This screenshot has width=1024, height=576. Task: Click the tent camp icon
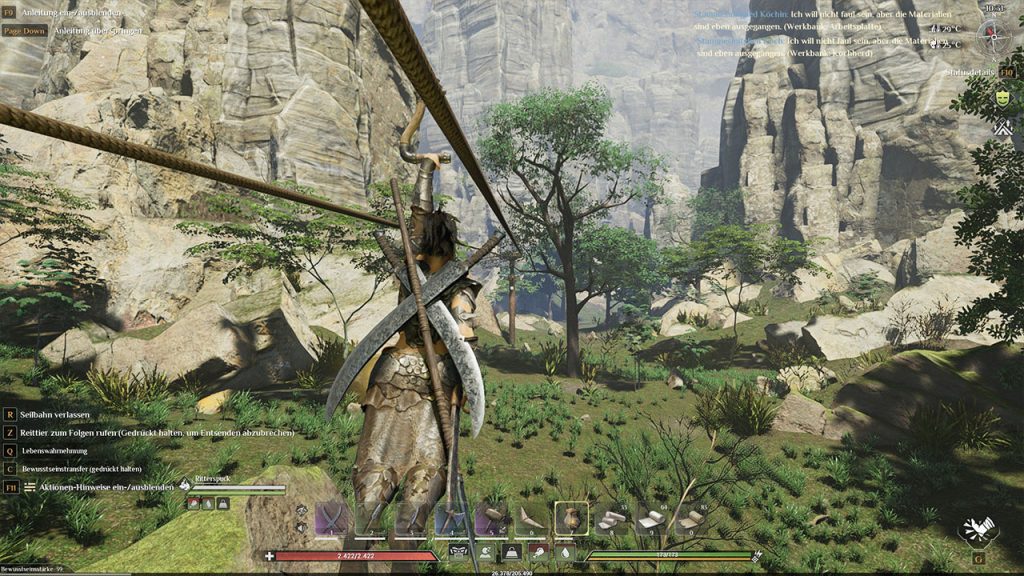point(1002,128)
